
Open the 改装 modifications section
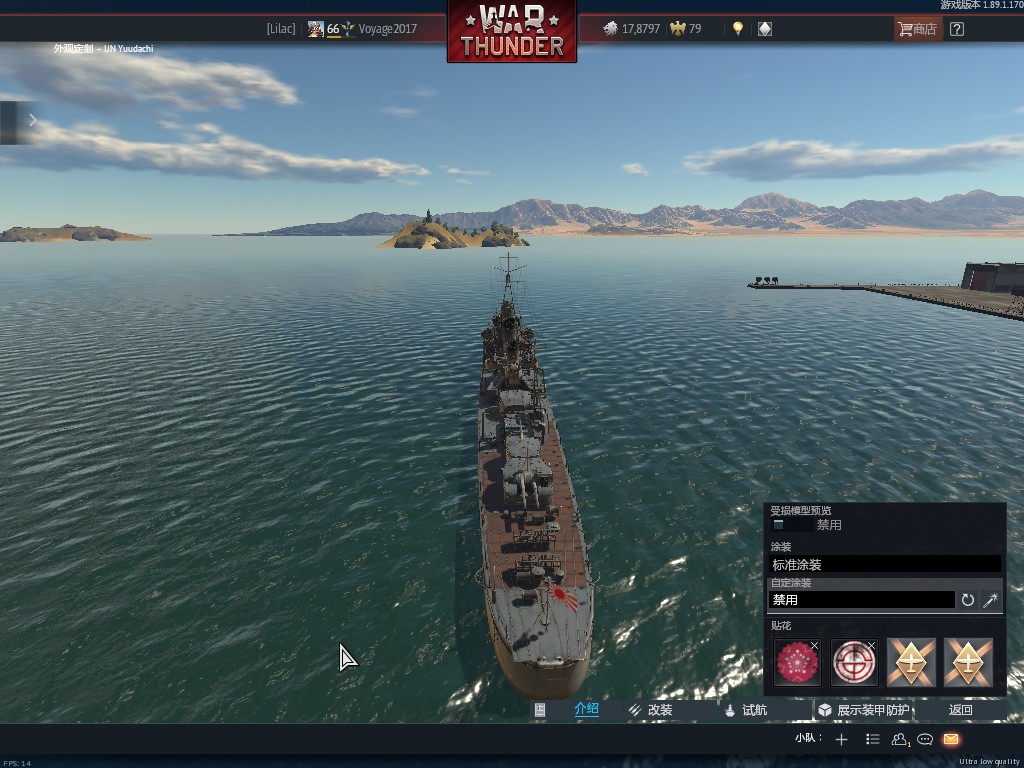coord(651,710)
